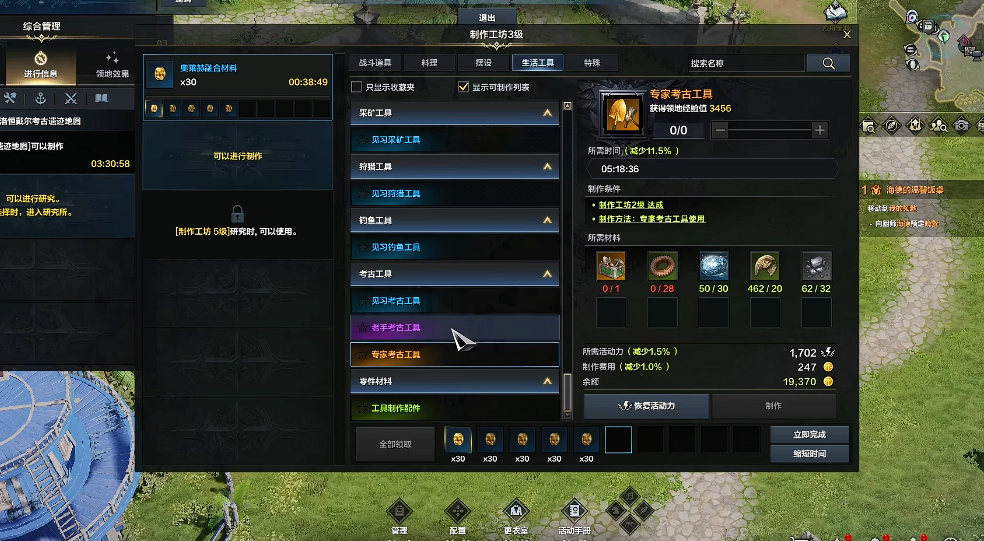Viewport: 984px width, 541px height.
Task: Close the 制作工坊 crafting window
Action: coord(847,34)
